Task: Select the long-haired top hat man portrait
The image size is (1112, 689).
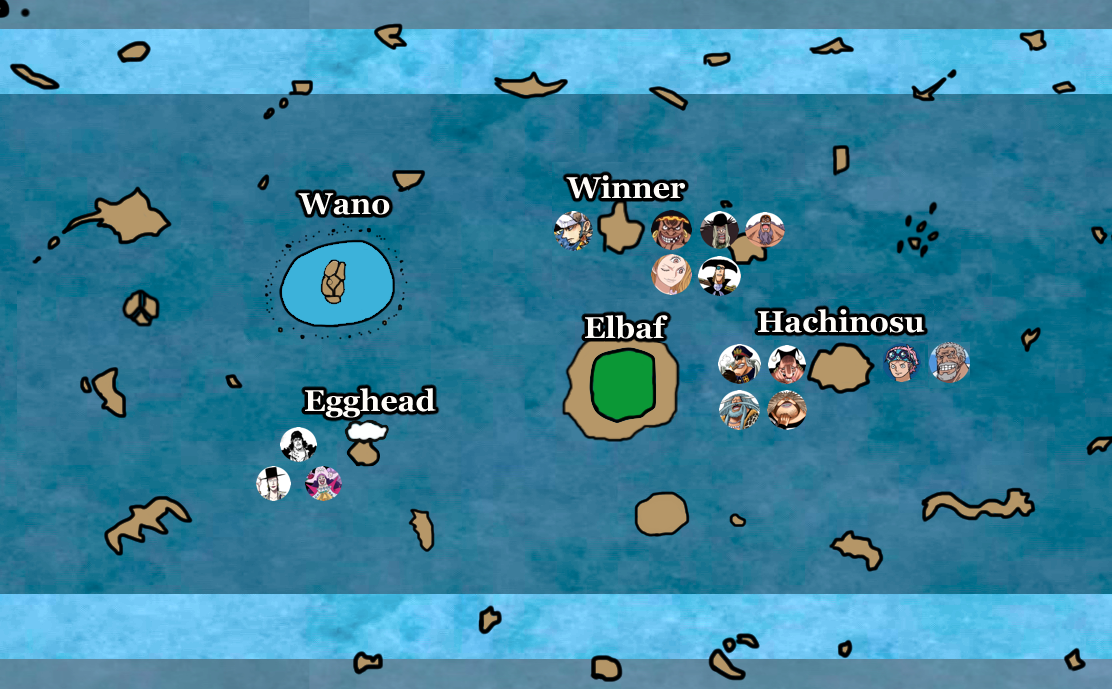Action: point(719,230)
